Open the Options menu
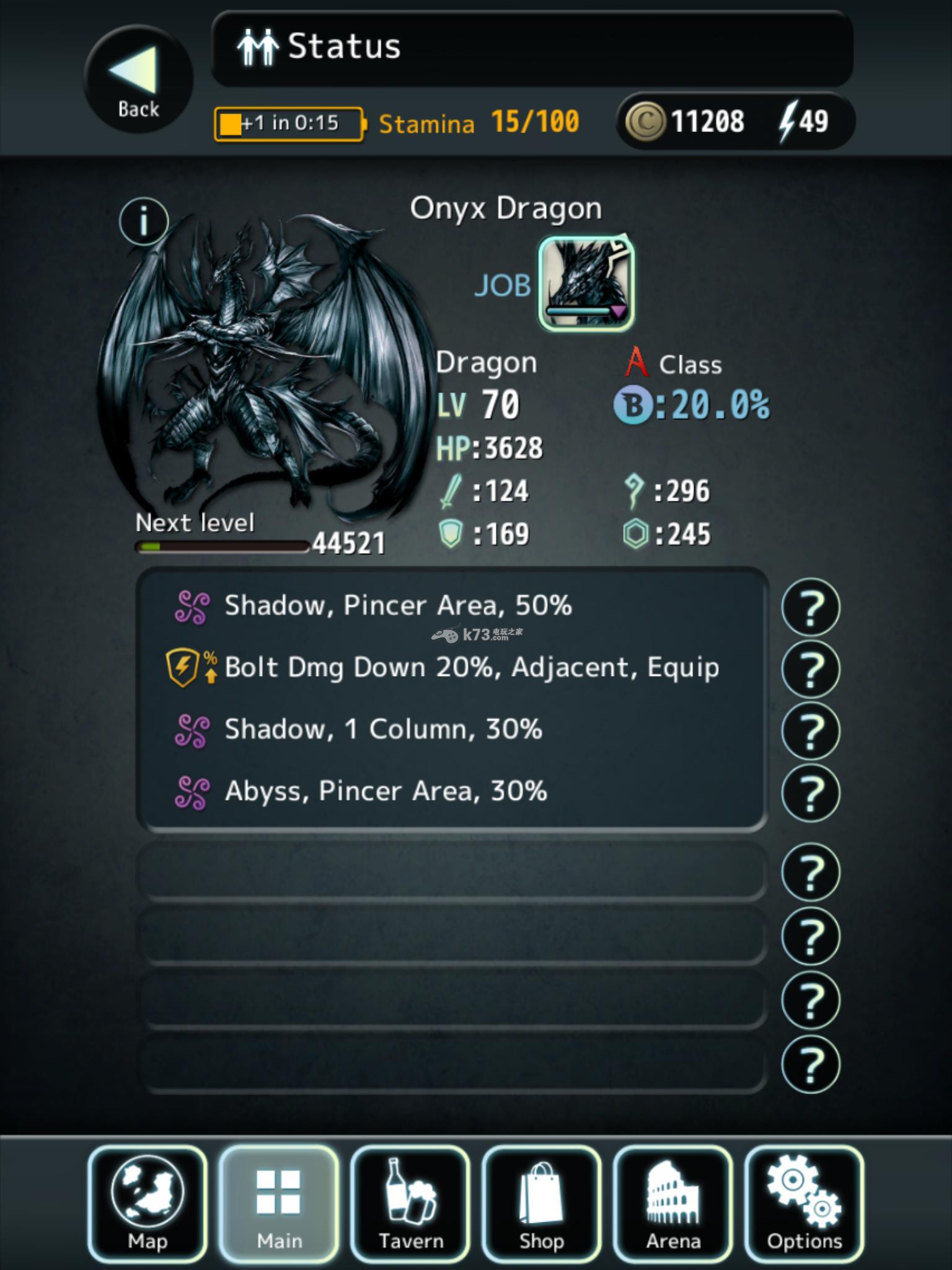The width and height of the screenshot is (952, 1270). 804,1204
